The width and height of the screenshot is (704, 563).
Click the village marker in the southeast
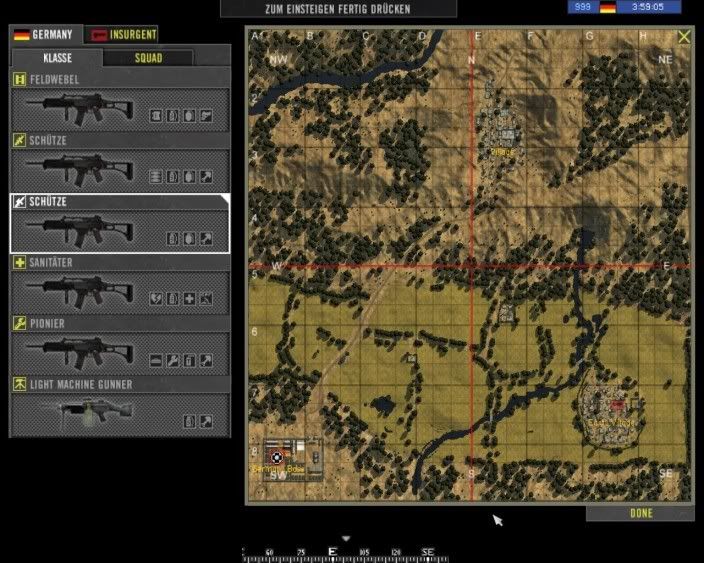pyautogui.click(x=617, y=404)
